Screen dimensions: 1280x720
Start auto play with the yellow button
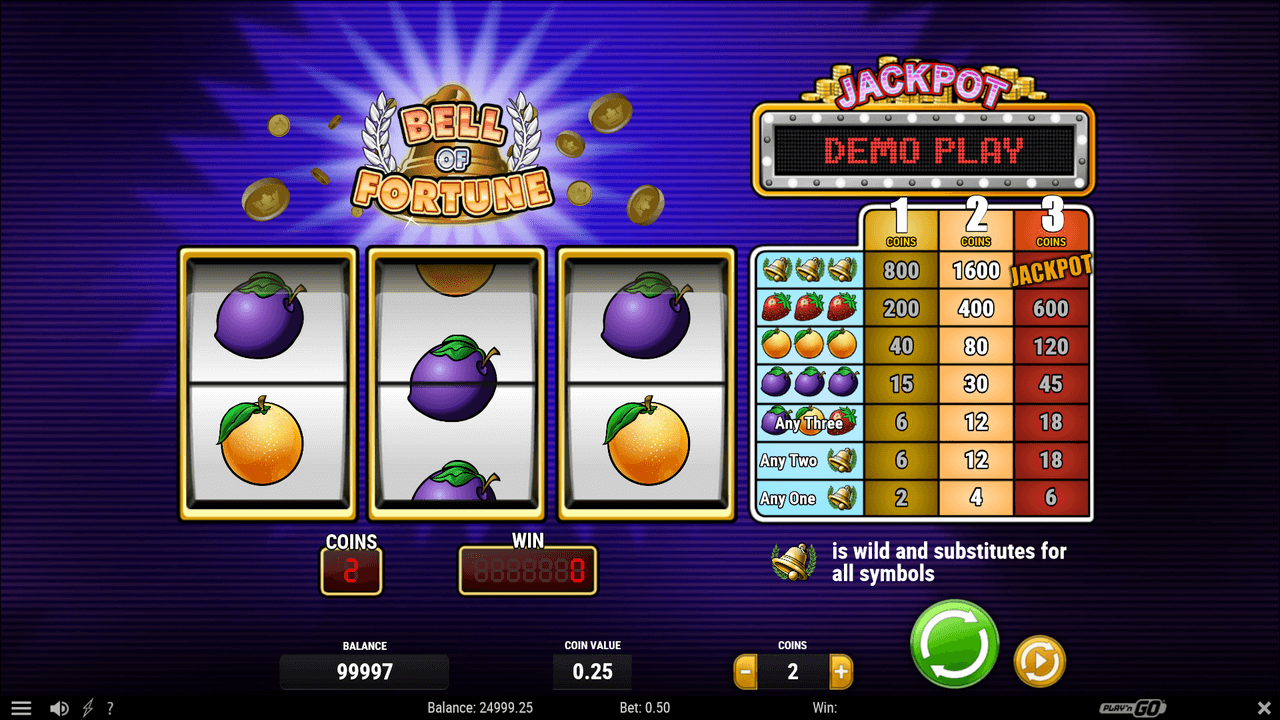click(1039, 661)
